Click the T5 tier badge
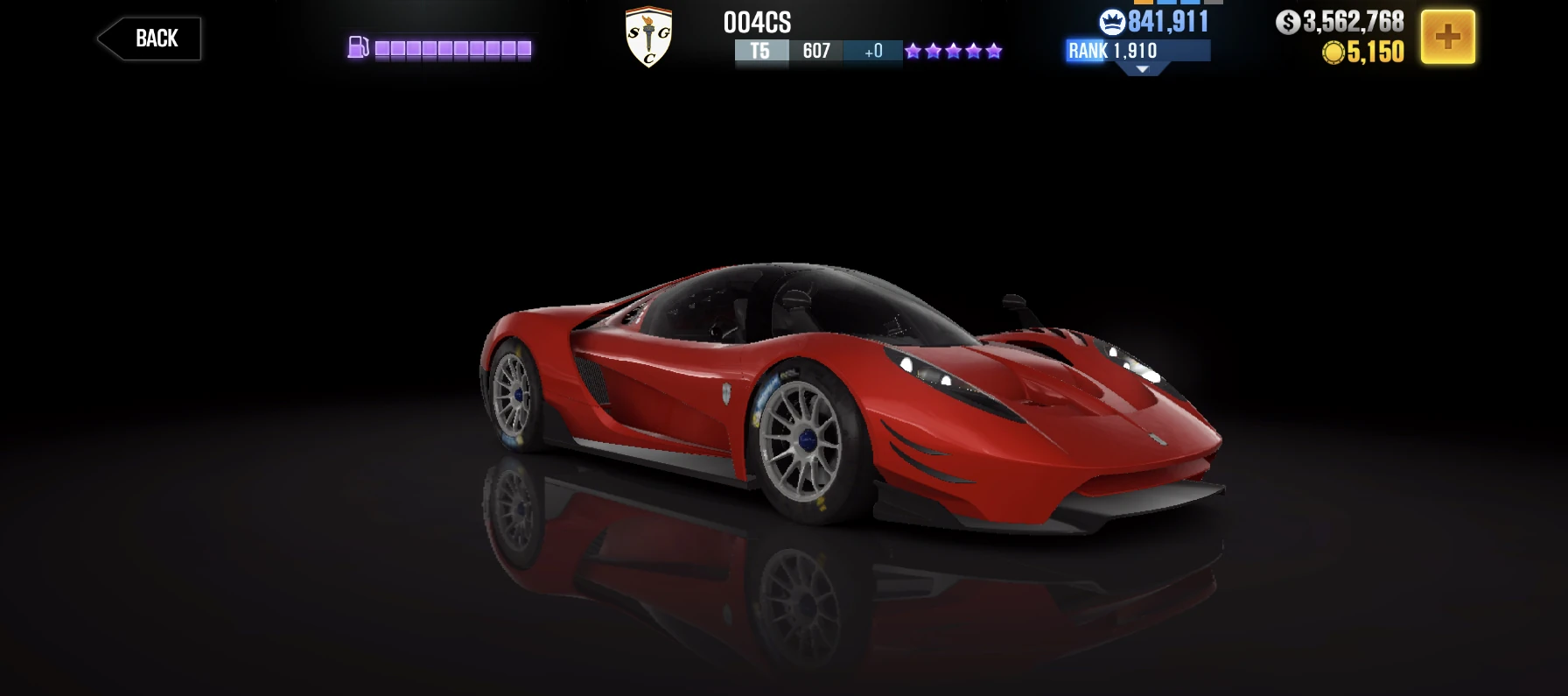Viewport: 1568px width, 696px height. (x=760, y=51)
